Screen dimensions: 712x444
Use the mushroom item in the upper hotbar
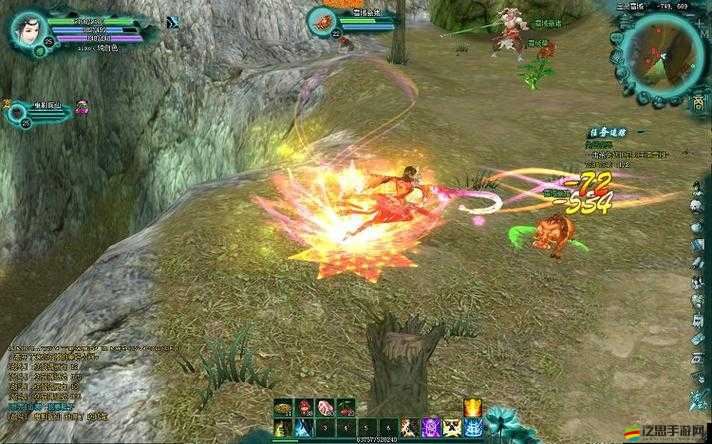283,408
